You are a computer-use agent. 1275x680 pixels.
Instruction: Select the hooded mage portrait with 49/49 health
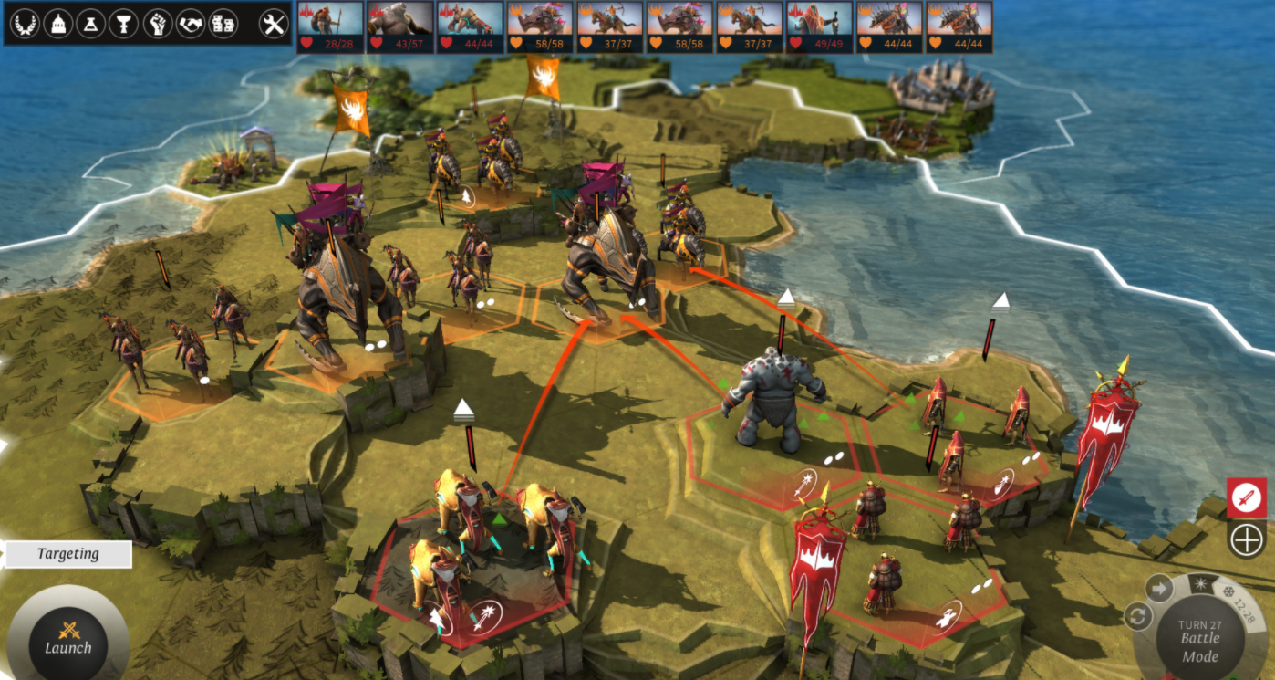point(819,26)
